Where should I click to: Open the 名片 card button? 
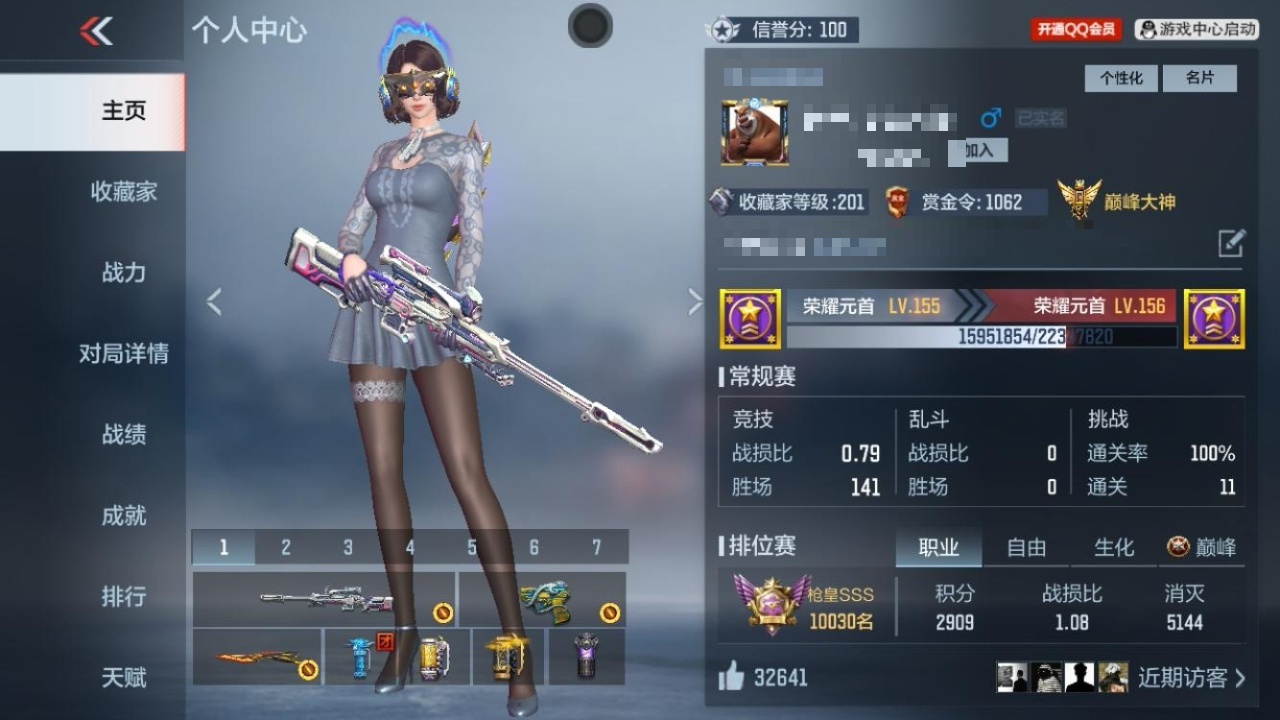pos(1199,78)
